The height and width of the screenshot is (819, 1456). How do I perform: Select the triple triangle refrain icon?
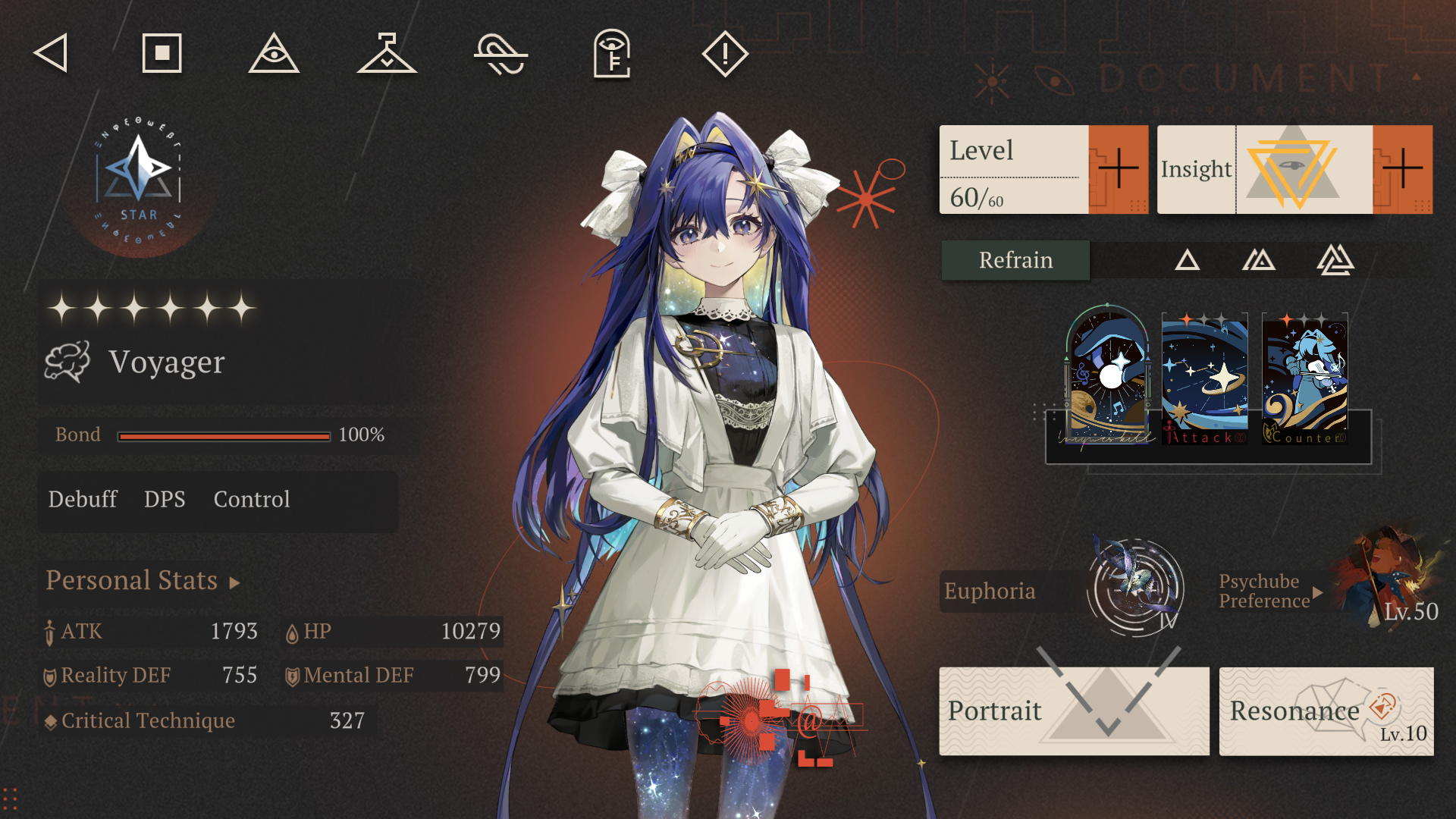pyautogui.click(x=1335, y=261)
